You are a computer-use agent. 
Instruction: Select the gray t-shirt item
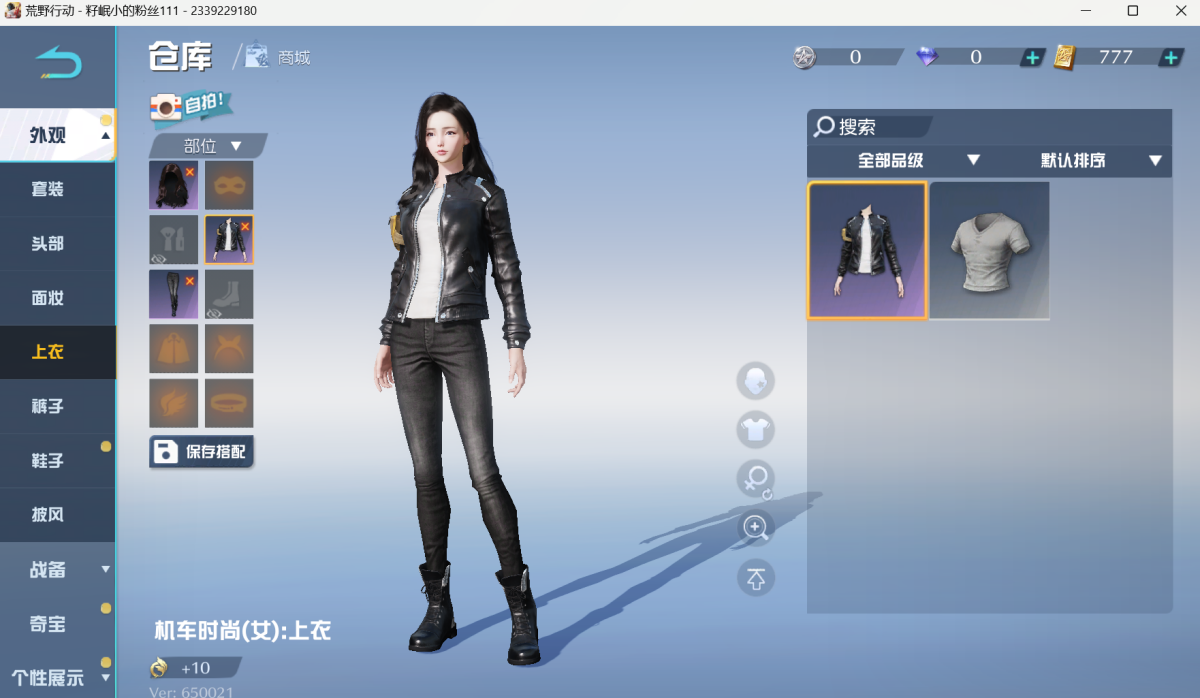click(989, 250)
